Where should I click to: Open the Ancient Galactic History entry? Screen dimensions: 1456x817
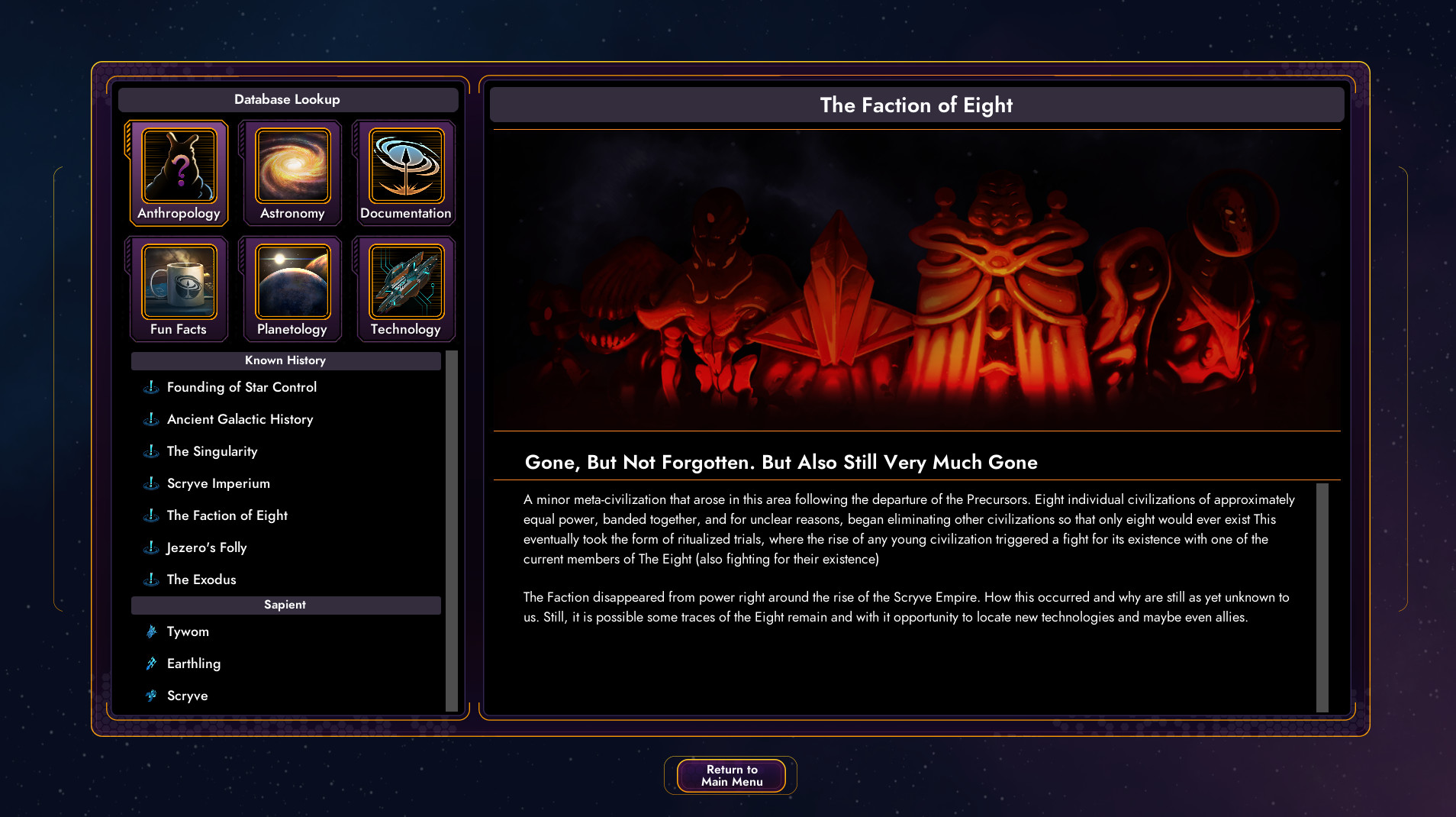[240, 419]
